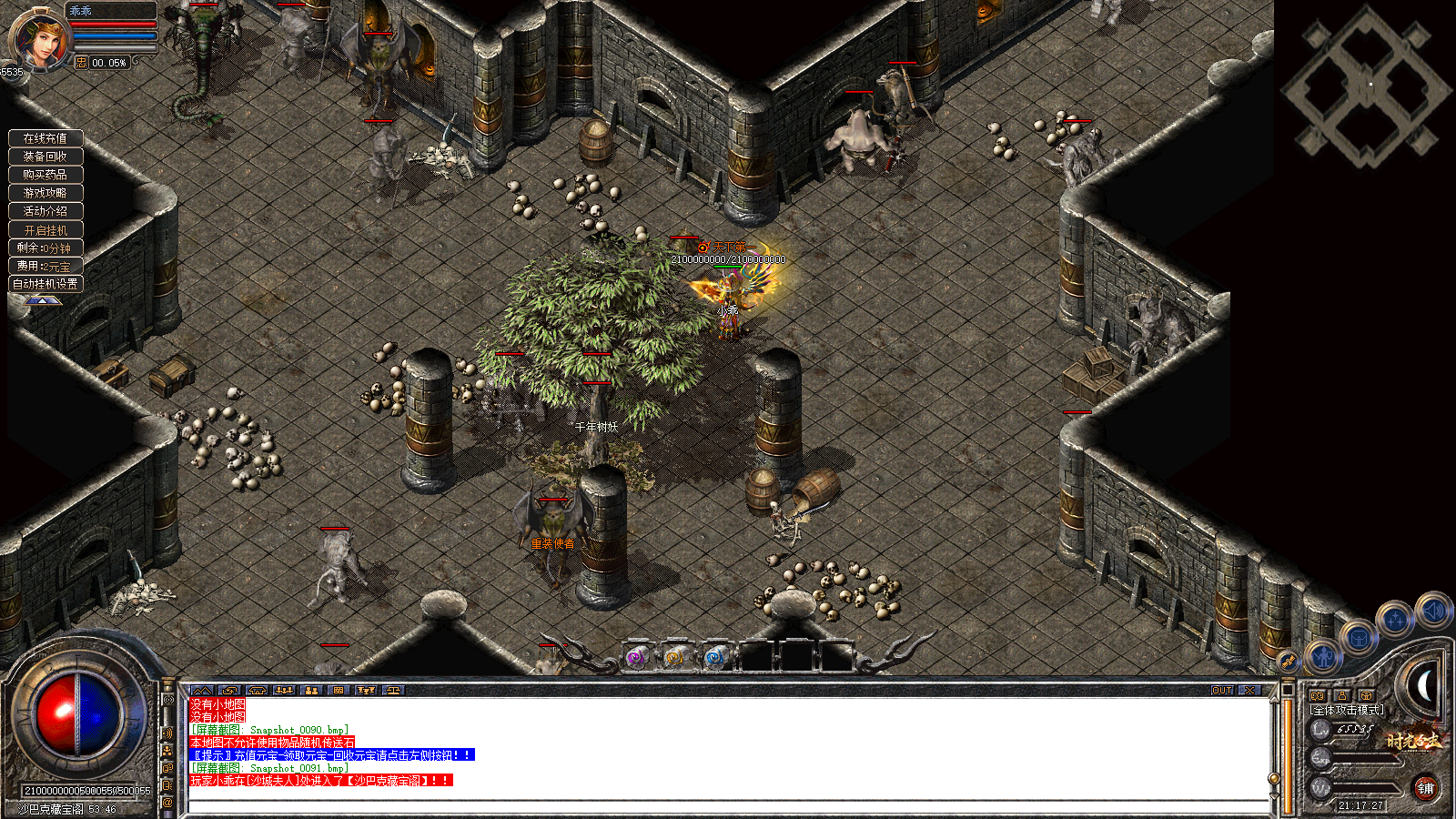Open the effects sparkle icon near the speaker
1456x819 pixels.
pyautogui.click(x=1395, y=618)
